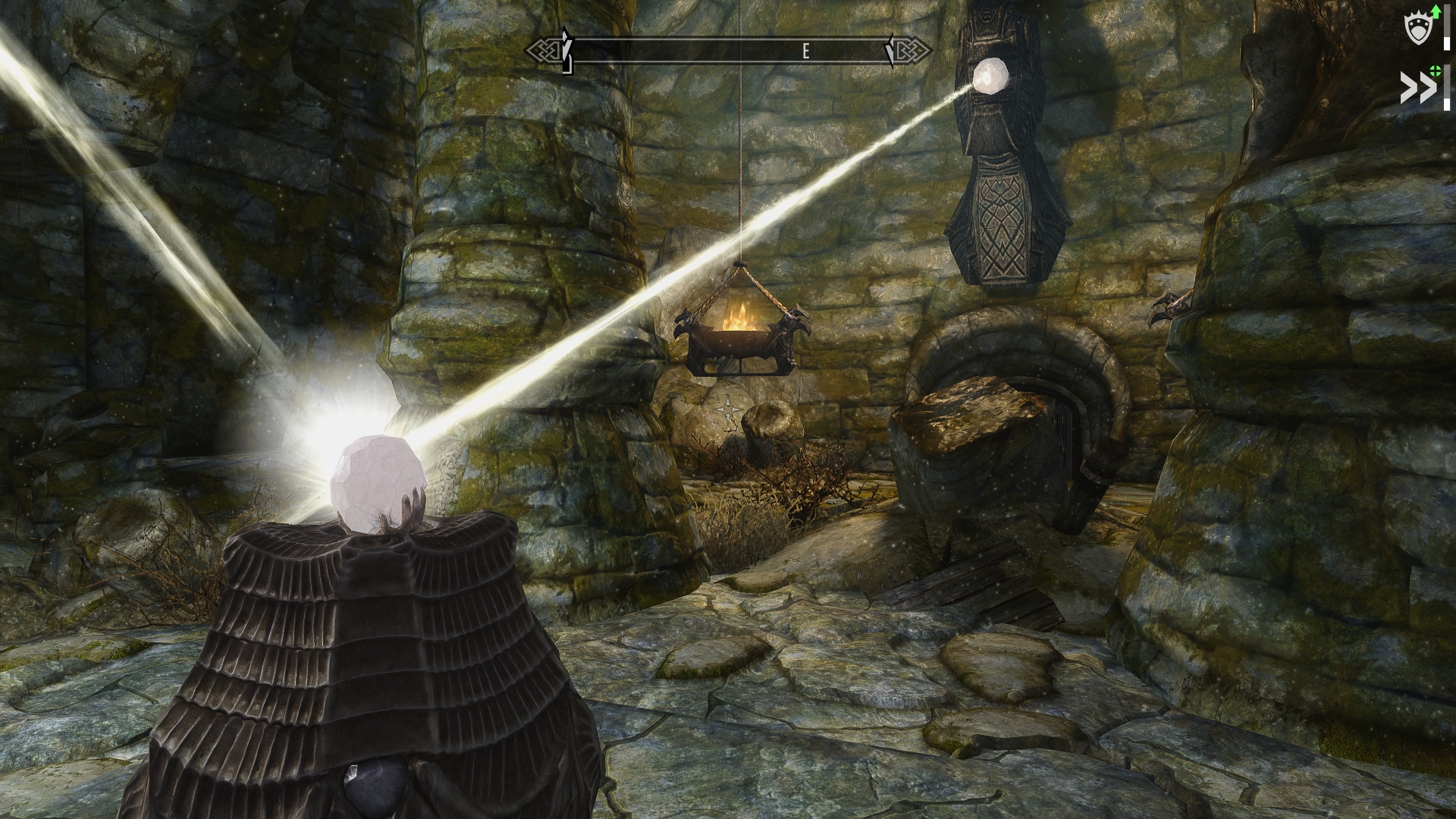Click the compass bar showing East
The height and width of the screenshot is (819, 1456).
[x=729, y=52]
